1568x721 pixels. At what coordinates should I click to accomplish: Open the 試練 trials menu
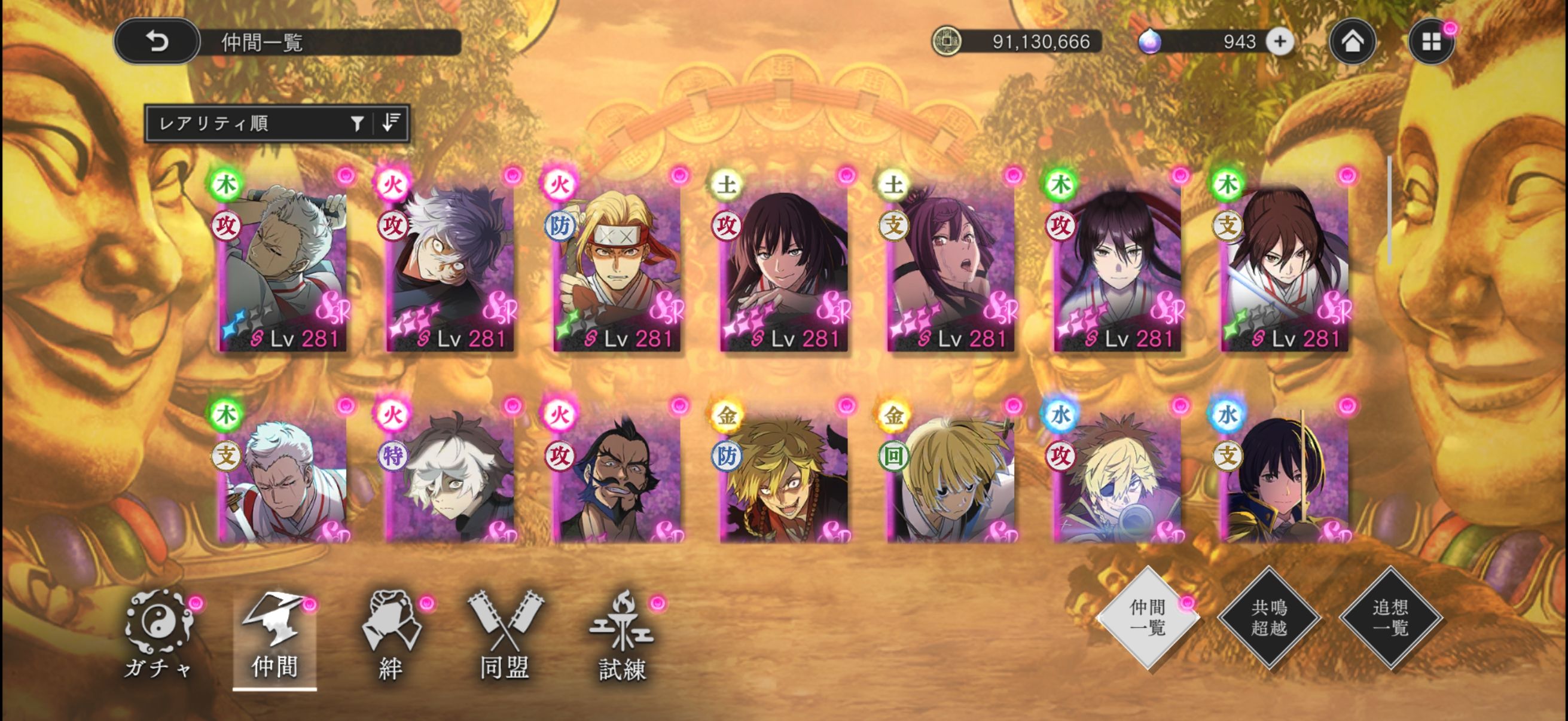621,636
